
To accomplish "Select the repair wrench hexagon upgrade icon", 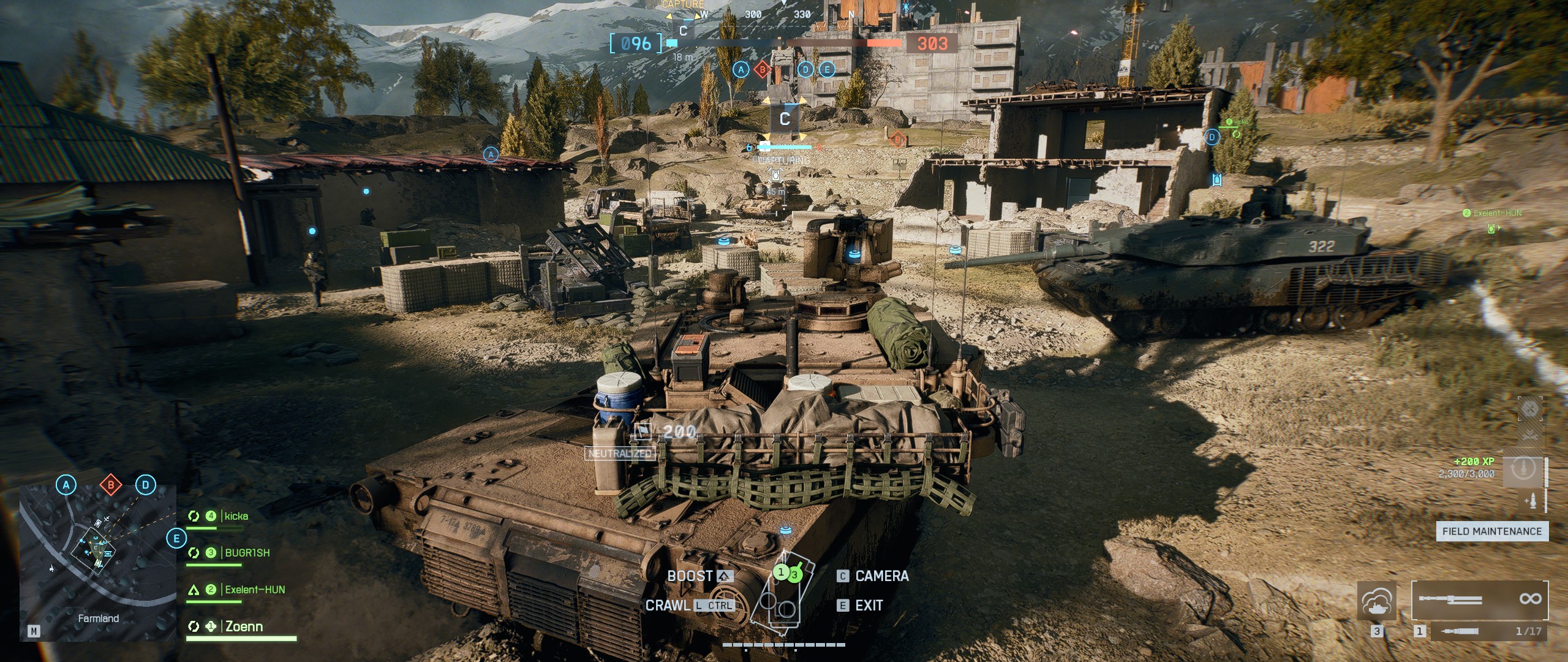I will coord(1529,408).
